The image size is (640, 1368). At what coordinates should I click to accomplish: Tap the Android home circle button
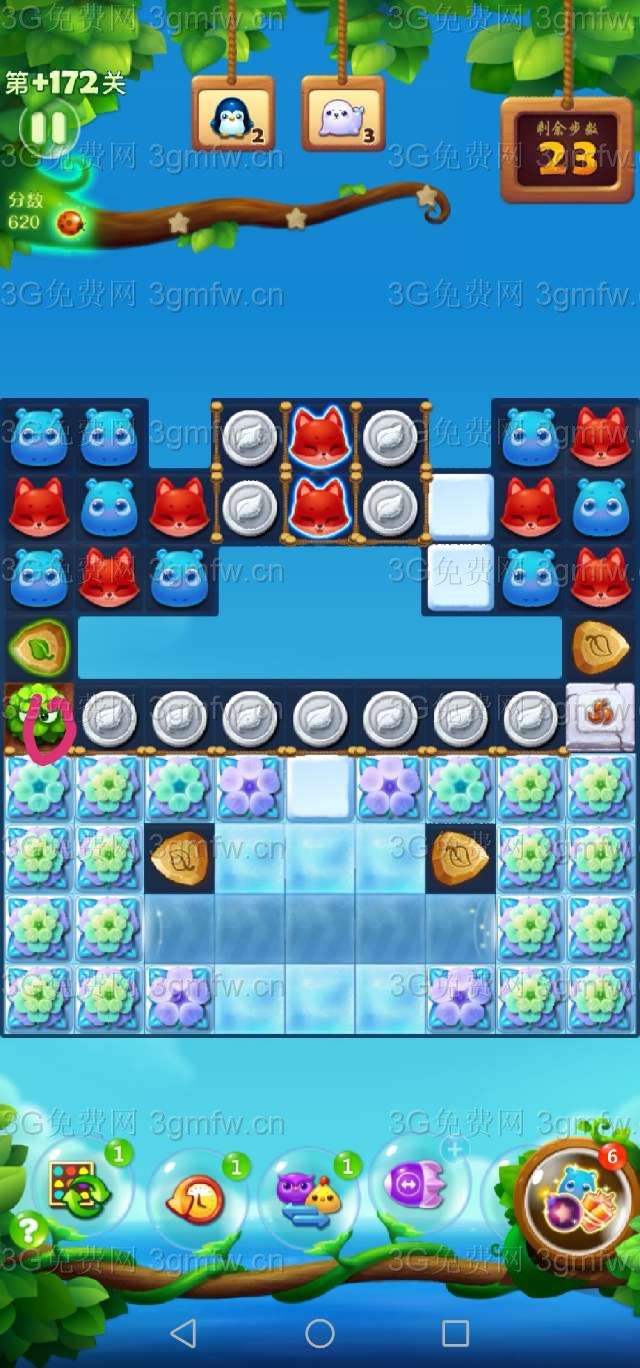pos(320,1332)
